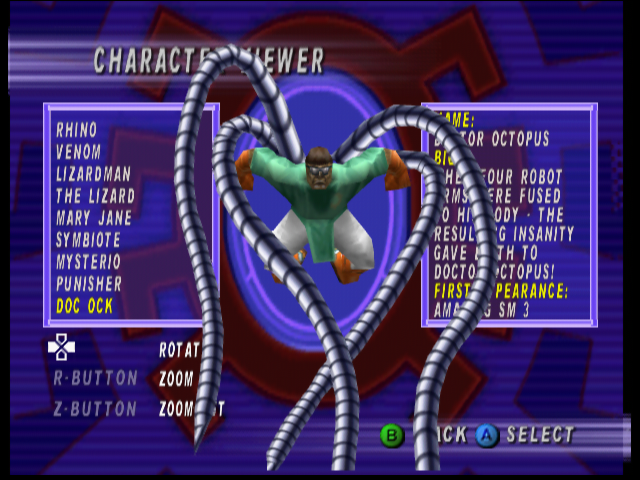Image resolution: width=640 pixels, height=480 pixels.
Task: Open Mysterio's character entry
Action: pos(89,262)
